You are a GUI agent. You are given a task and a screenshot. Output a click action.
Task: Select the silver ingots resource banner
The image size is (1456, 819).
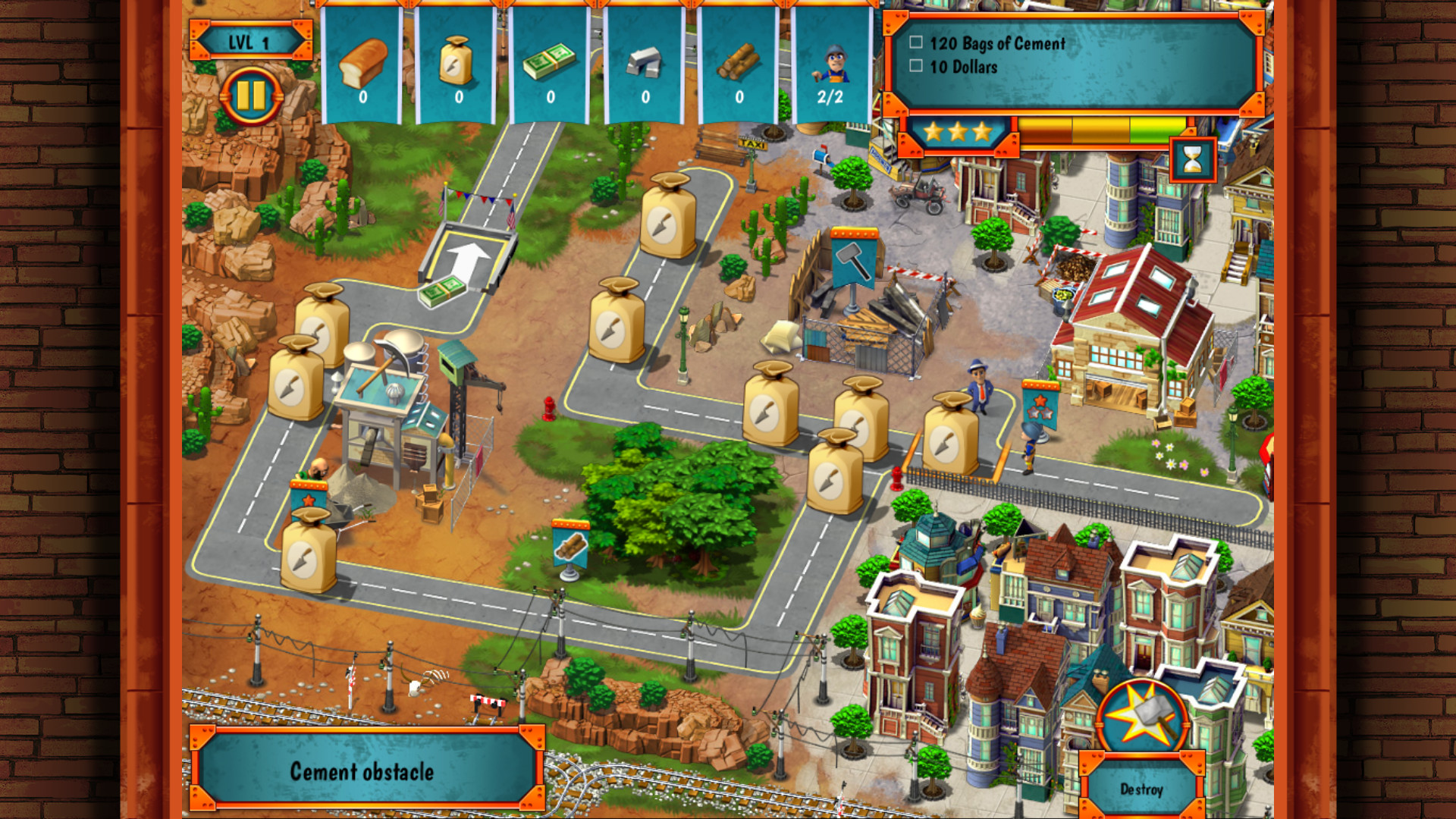[x=646, y=61]
